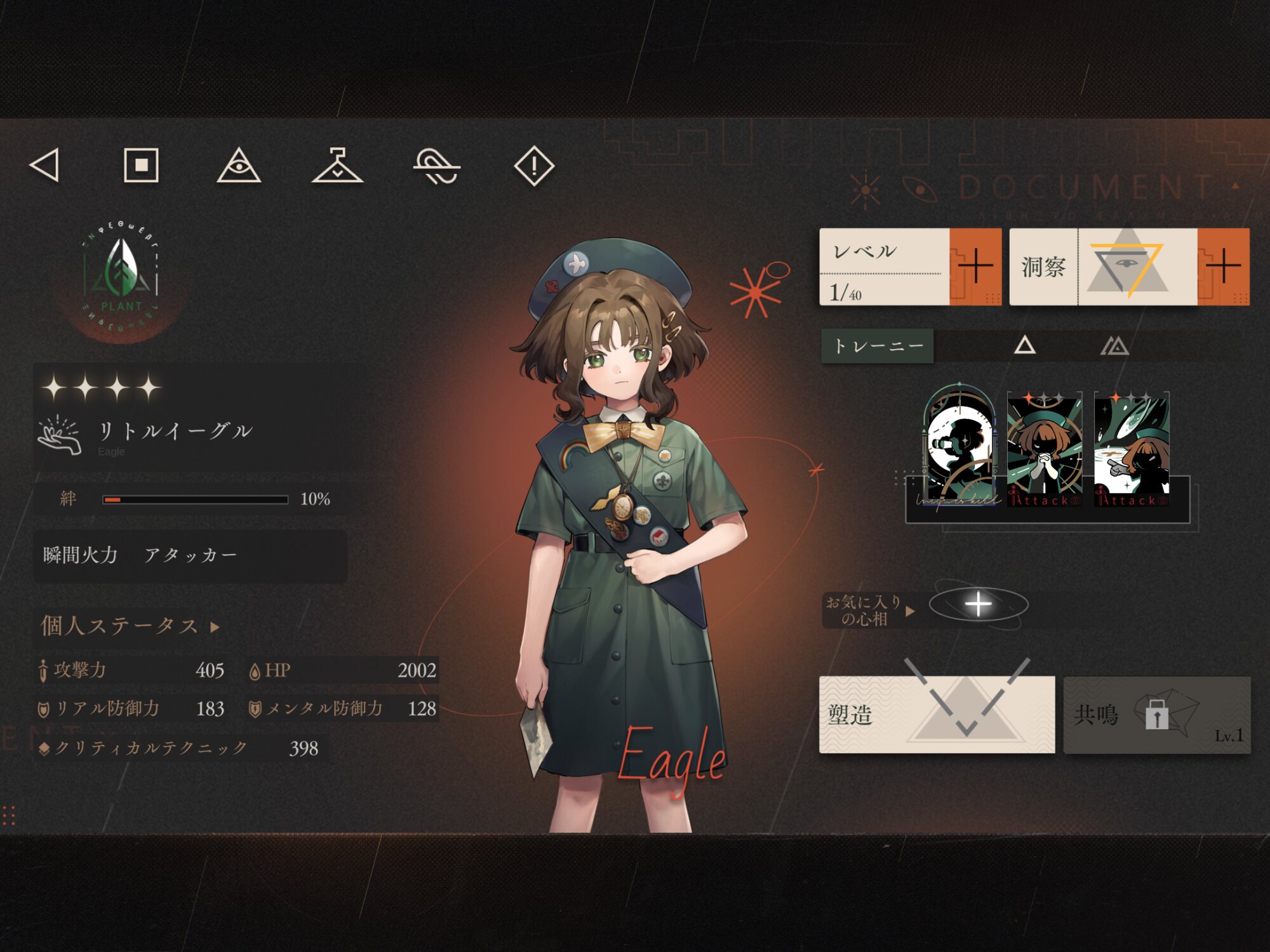Viewport: 1270px width, 952px height.
Task: Tap the orange plus beside レベル
Action: point(975,267)
